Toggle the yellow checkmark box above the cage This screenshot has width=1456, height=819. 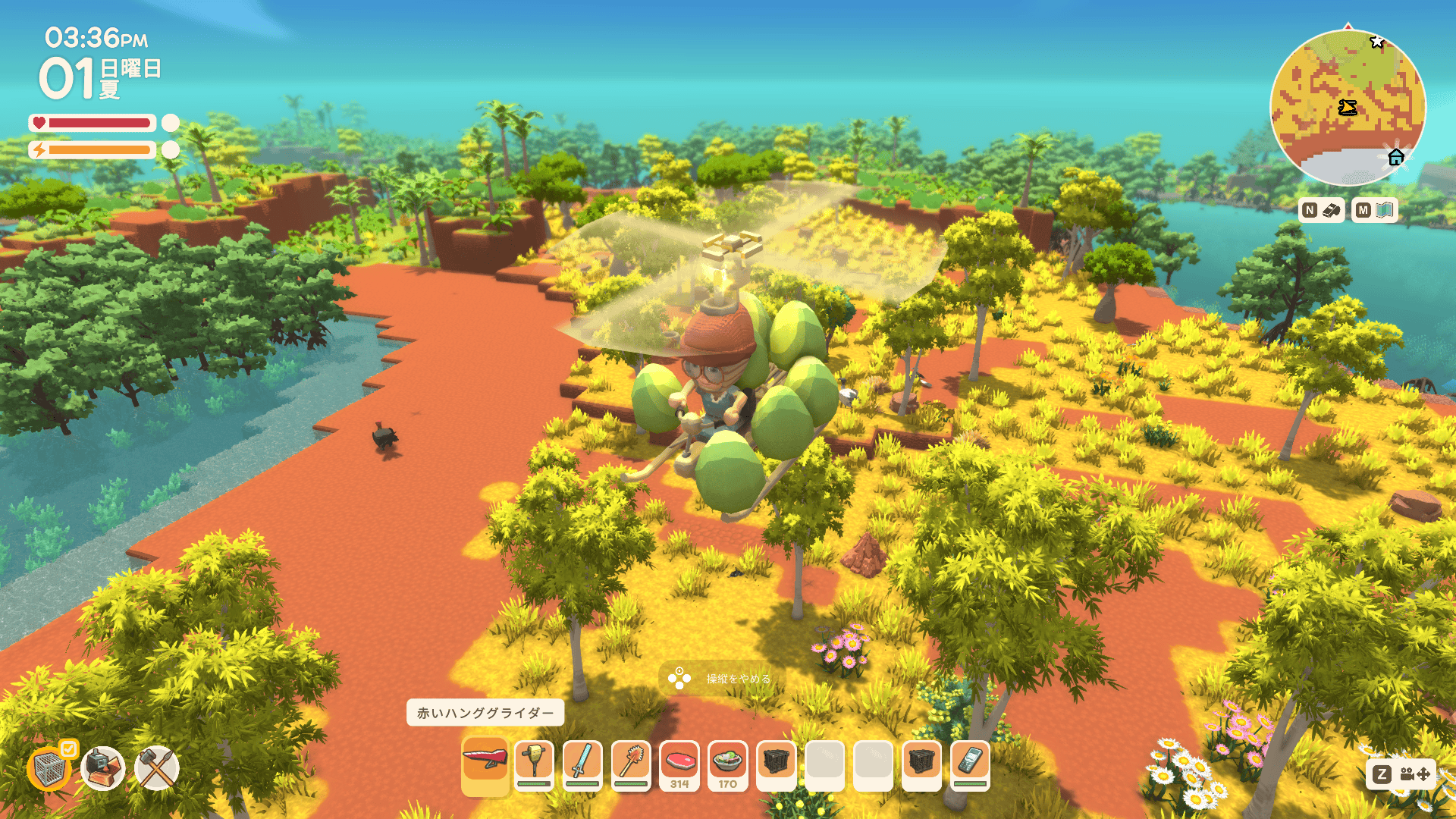pos(68,749)
